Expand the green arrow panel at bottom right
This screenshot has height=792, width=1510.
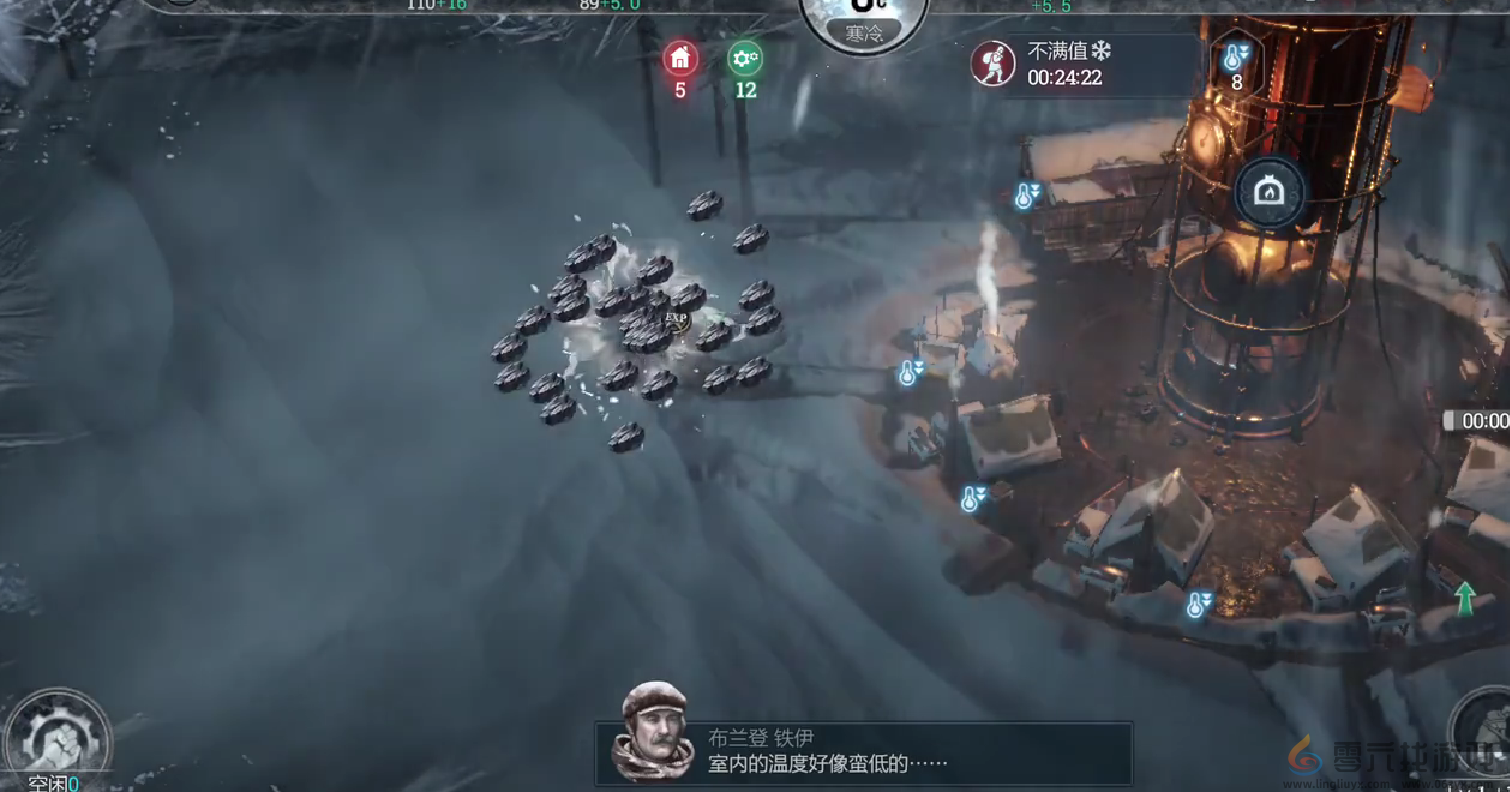1463,597
